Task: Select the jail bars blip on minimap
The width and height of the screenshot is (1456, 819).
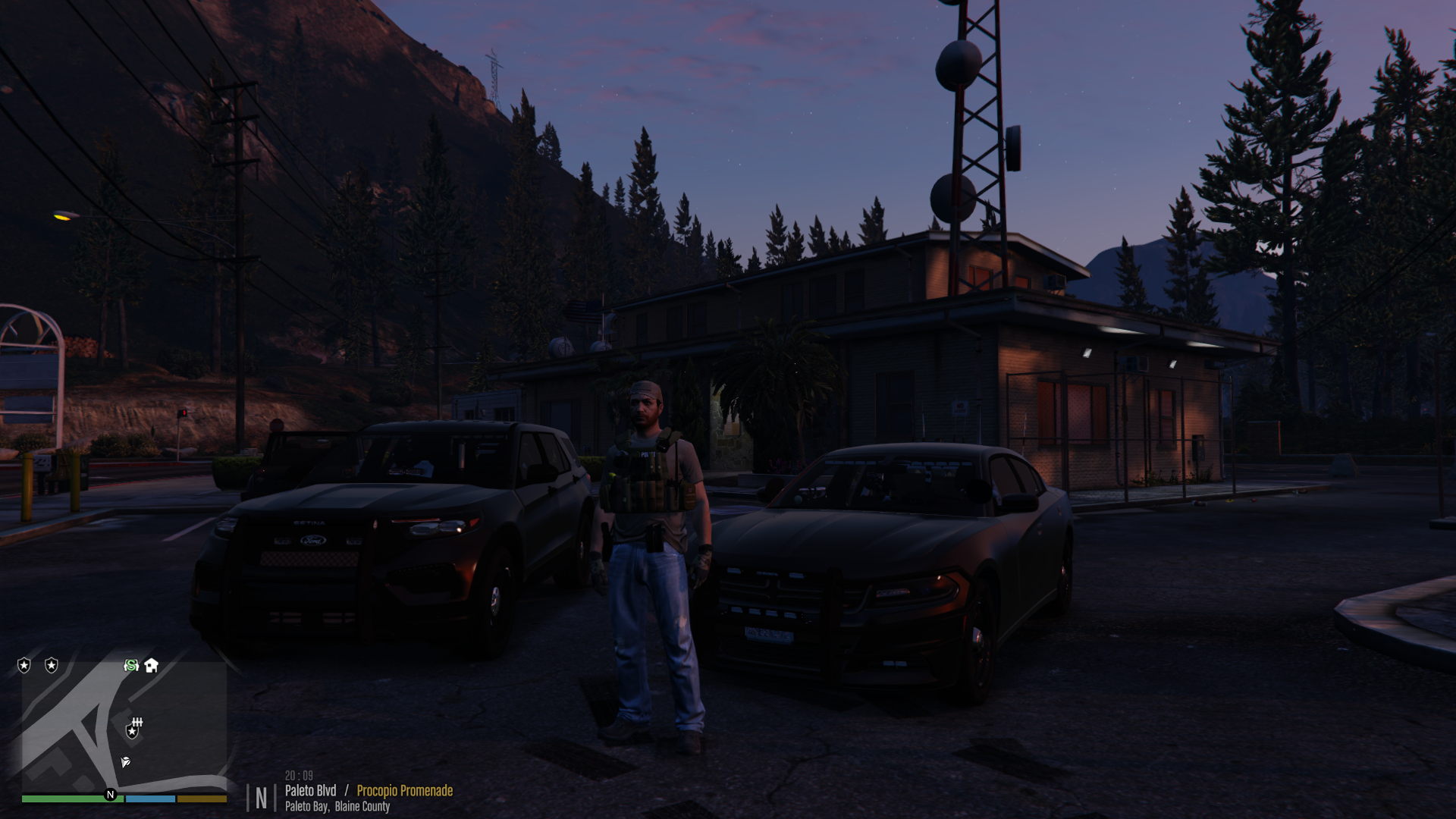Action: [137, 721]
